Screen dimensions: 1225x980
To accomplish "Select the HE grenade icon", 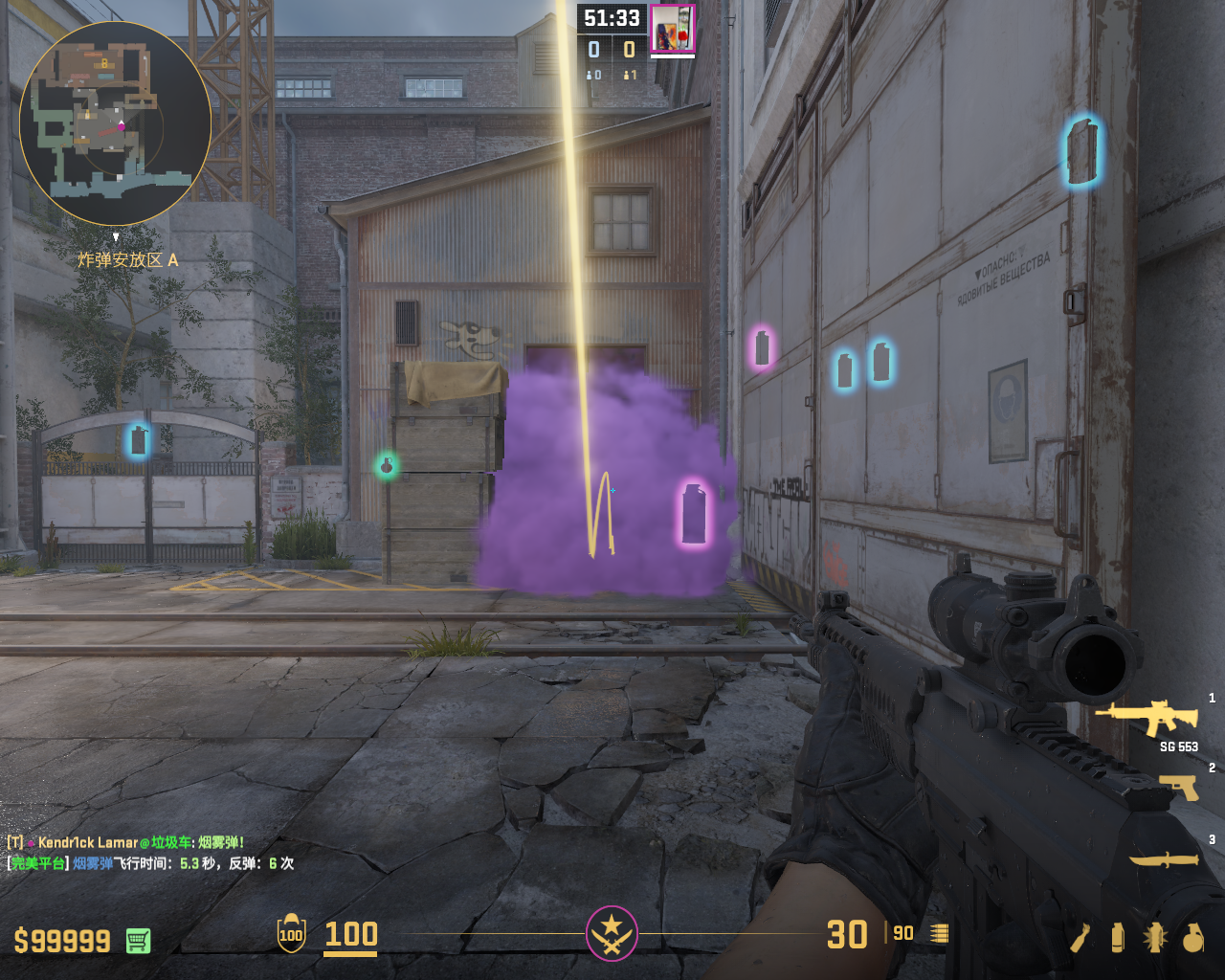I will point(1192,938).
